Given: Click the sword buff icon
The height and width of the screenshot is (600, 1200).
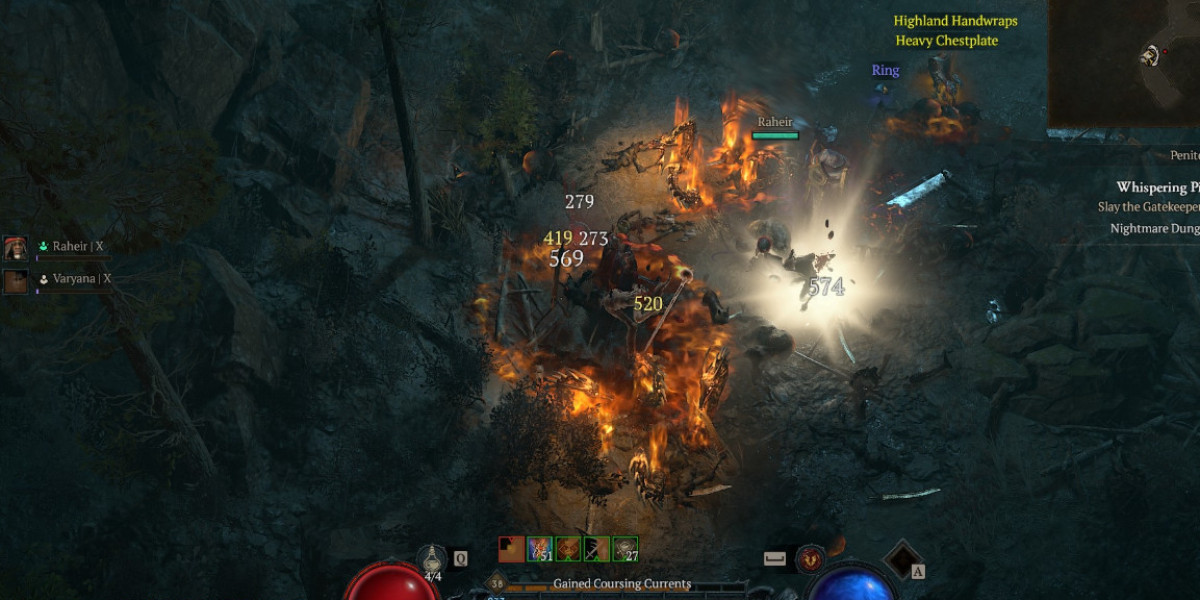Looking at the screenshot, I should tap(597, 549).
